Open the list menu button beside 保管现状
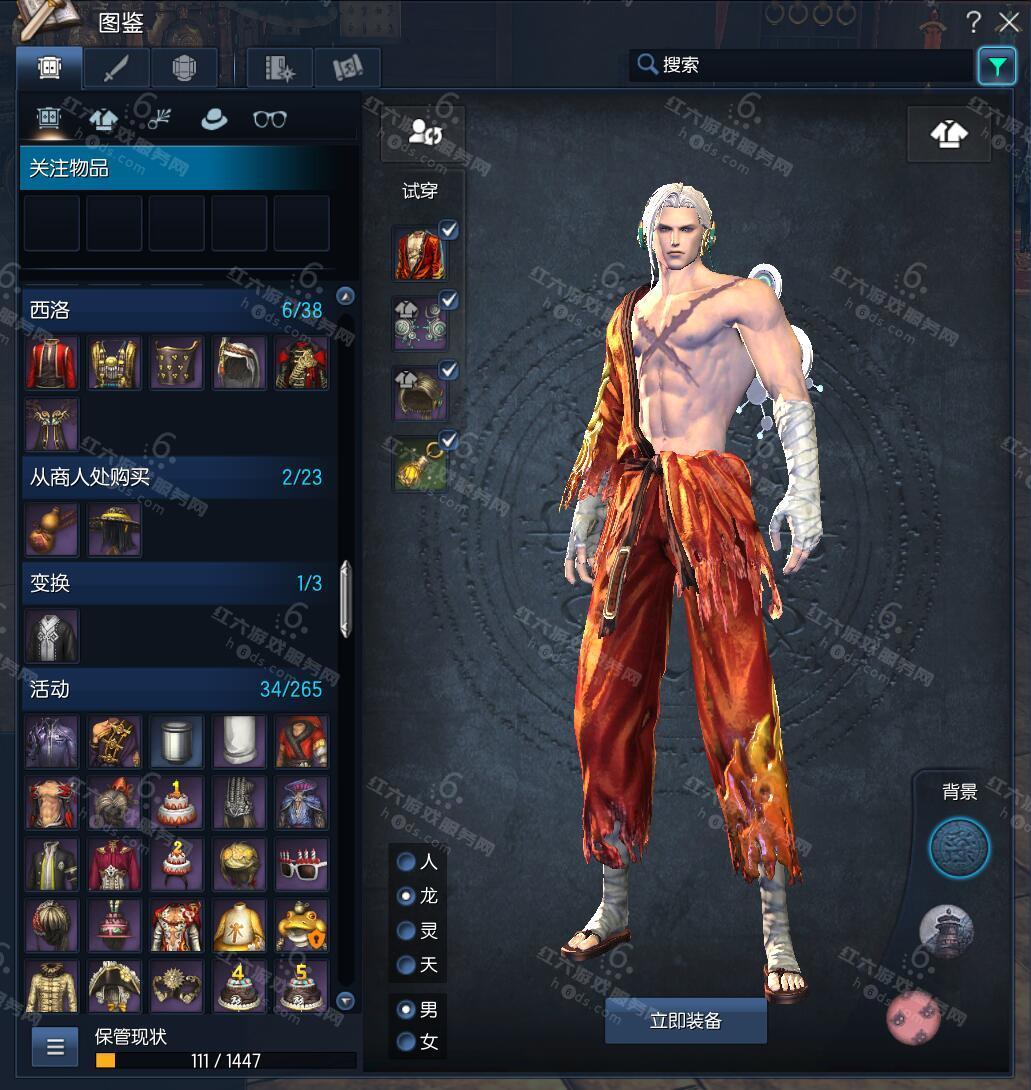Viewport: 1031px width, 1090px height. coord(55,1047)
